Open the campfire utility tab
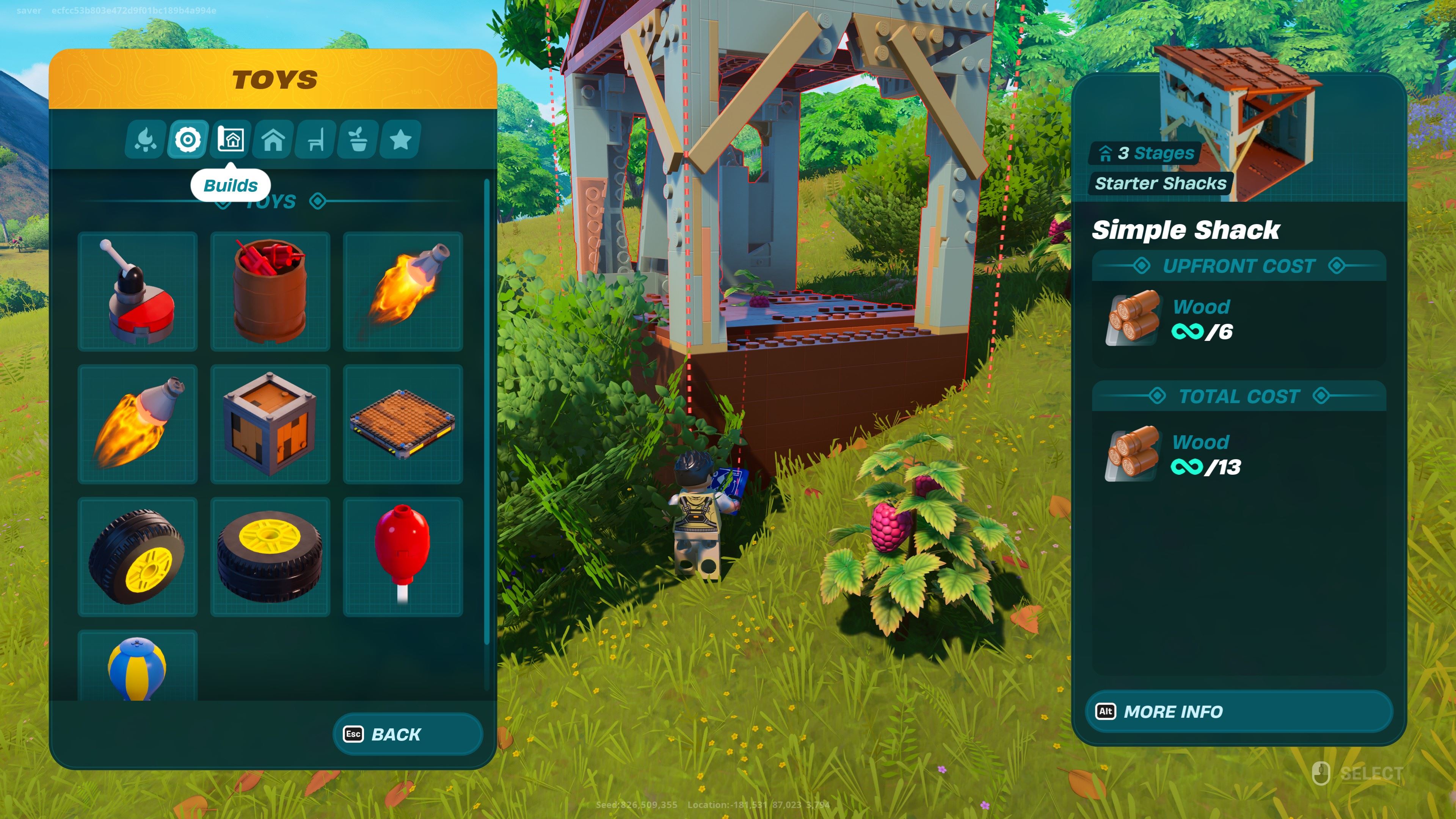Screen dimensions: 1456x819 pos(145,140)
